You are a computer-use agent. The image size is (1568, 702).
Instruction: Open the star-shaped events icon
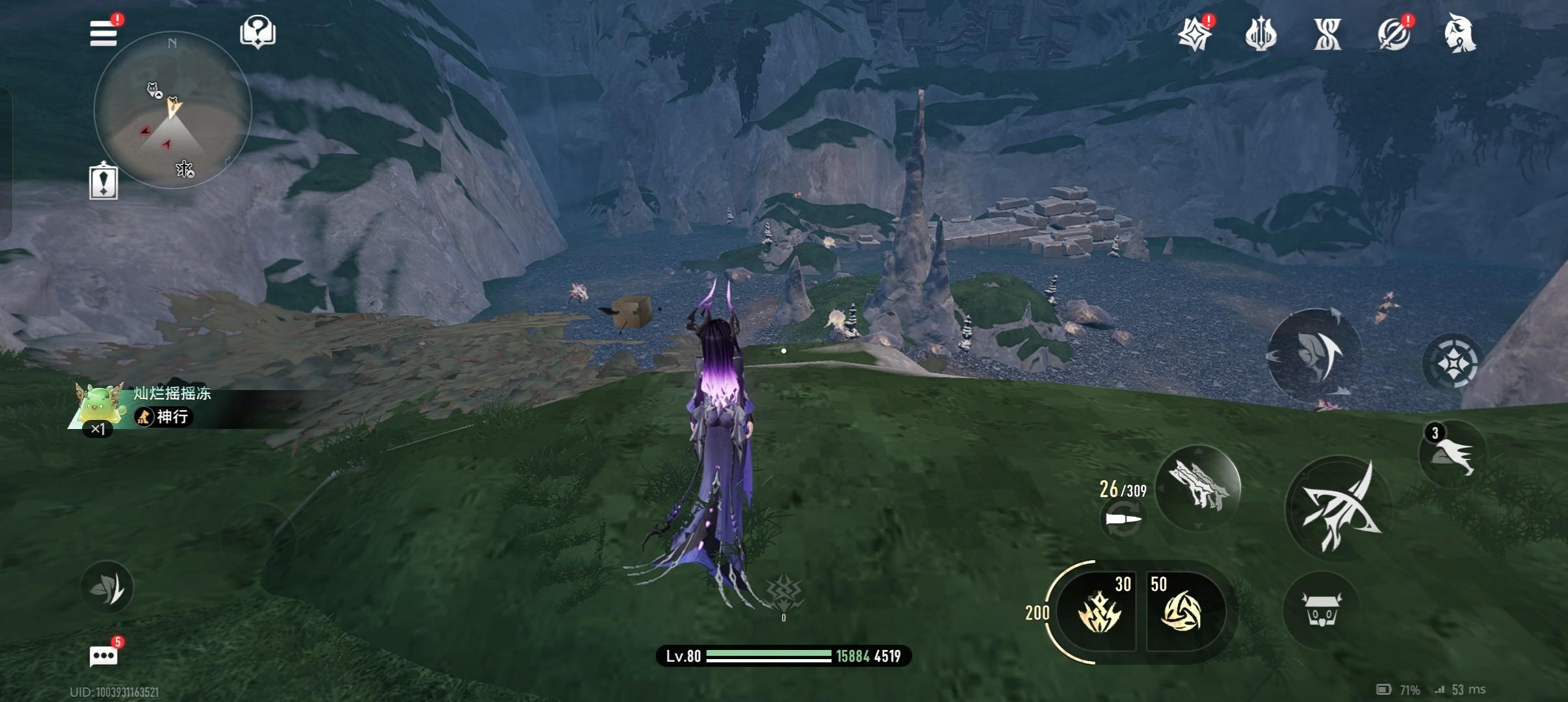[1195, 33]
